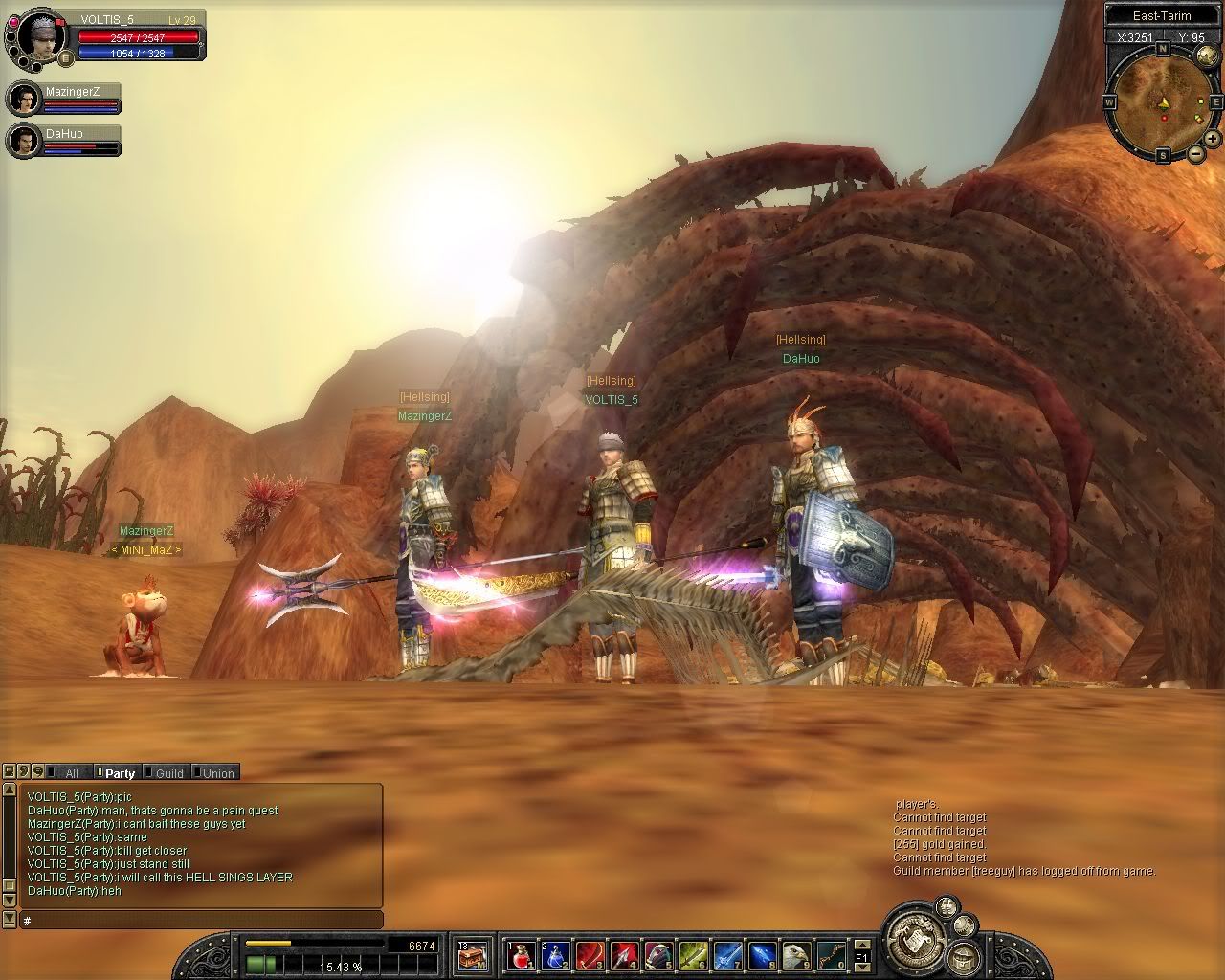1225x980 pixels.
Task: Click the chat message input field
Action: click(x=201, y=921)
